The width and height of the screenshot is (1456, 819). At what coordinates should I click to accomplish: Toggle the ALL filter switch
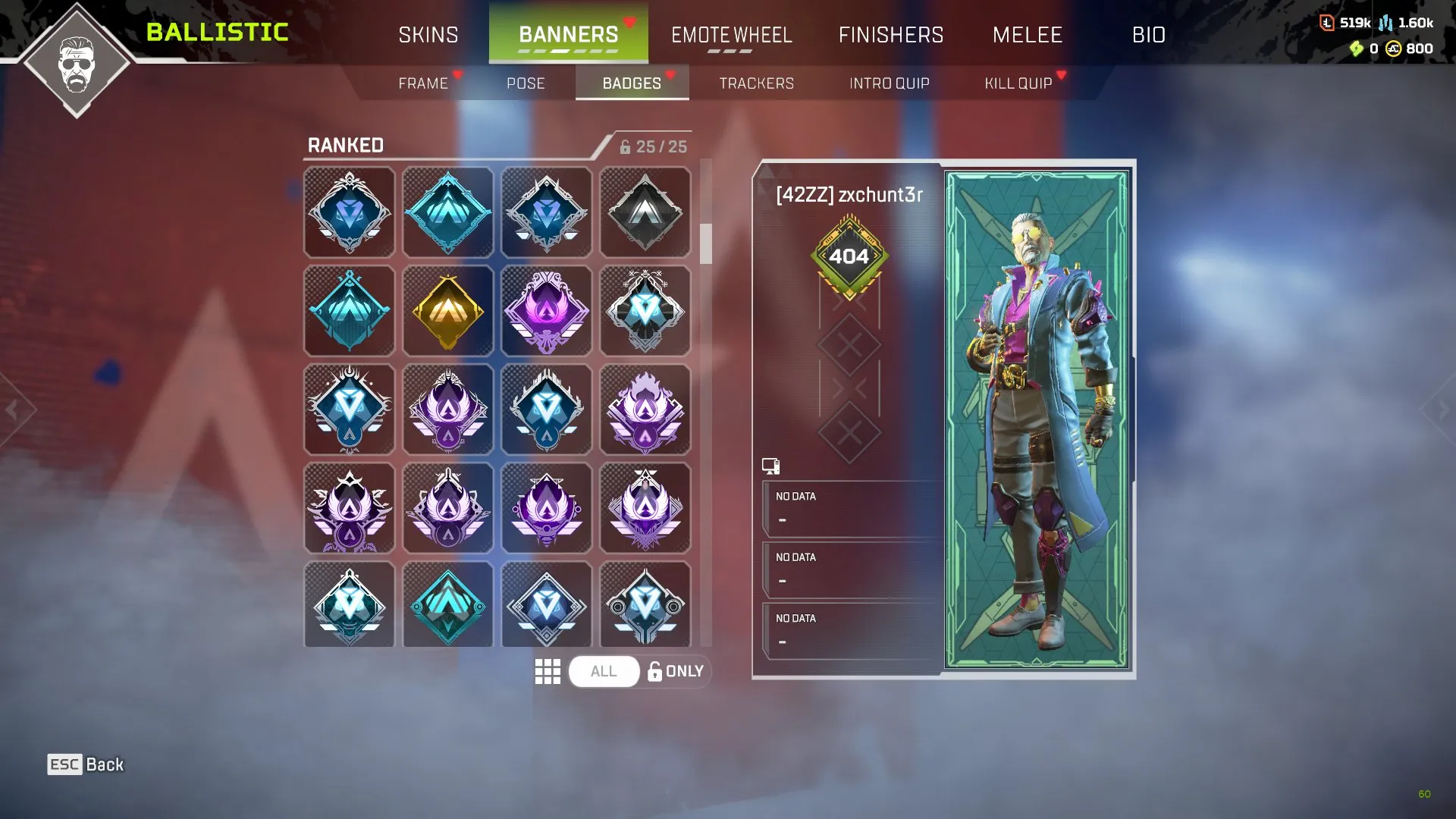coord(603,670)
